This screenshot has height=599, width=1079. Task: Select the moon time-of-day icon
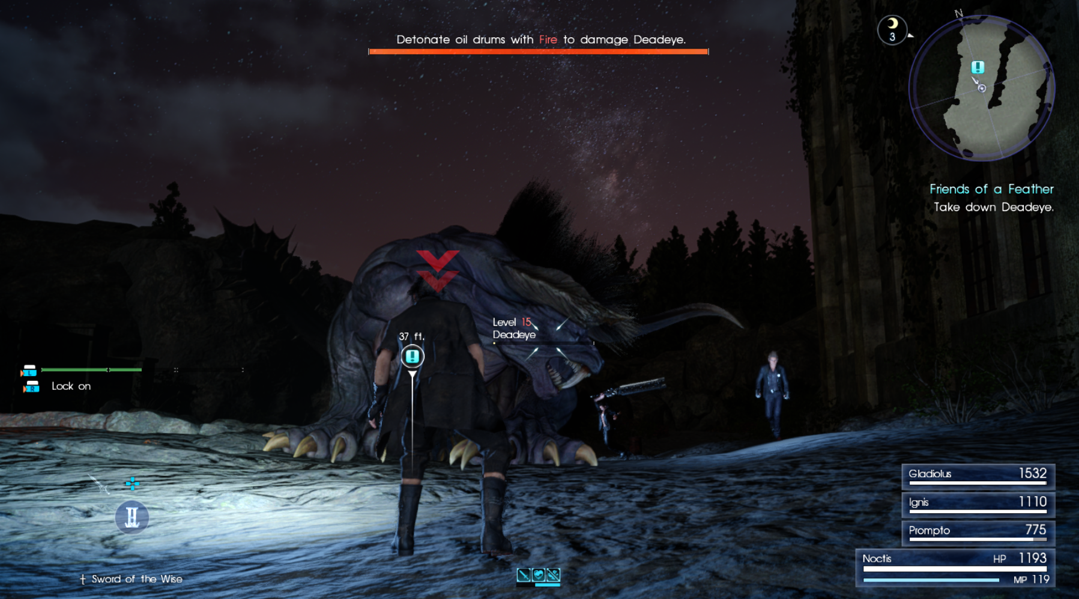tap(891, 30)
